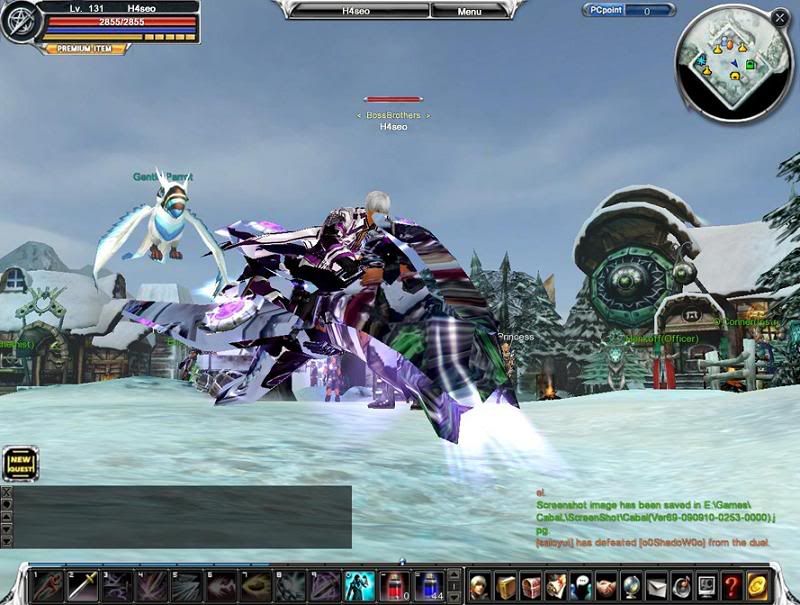The image size is (800, 605).
Task: Use the blue mana potion slot
Action: tap(430, 586)
